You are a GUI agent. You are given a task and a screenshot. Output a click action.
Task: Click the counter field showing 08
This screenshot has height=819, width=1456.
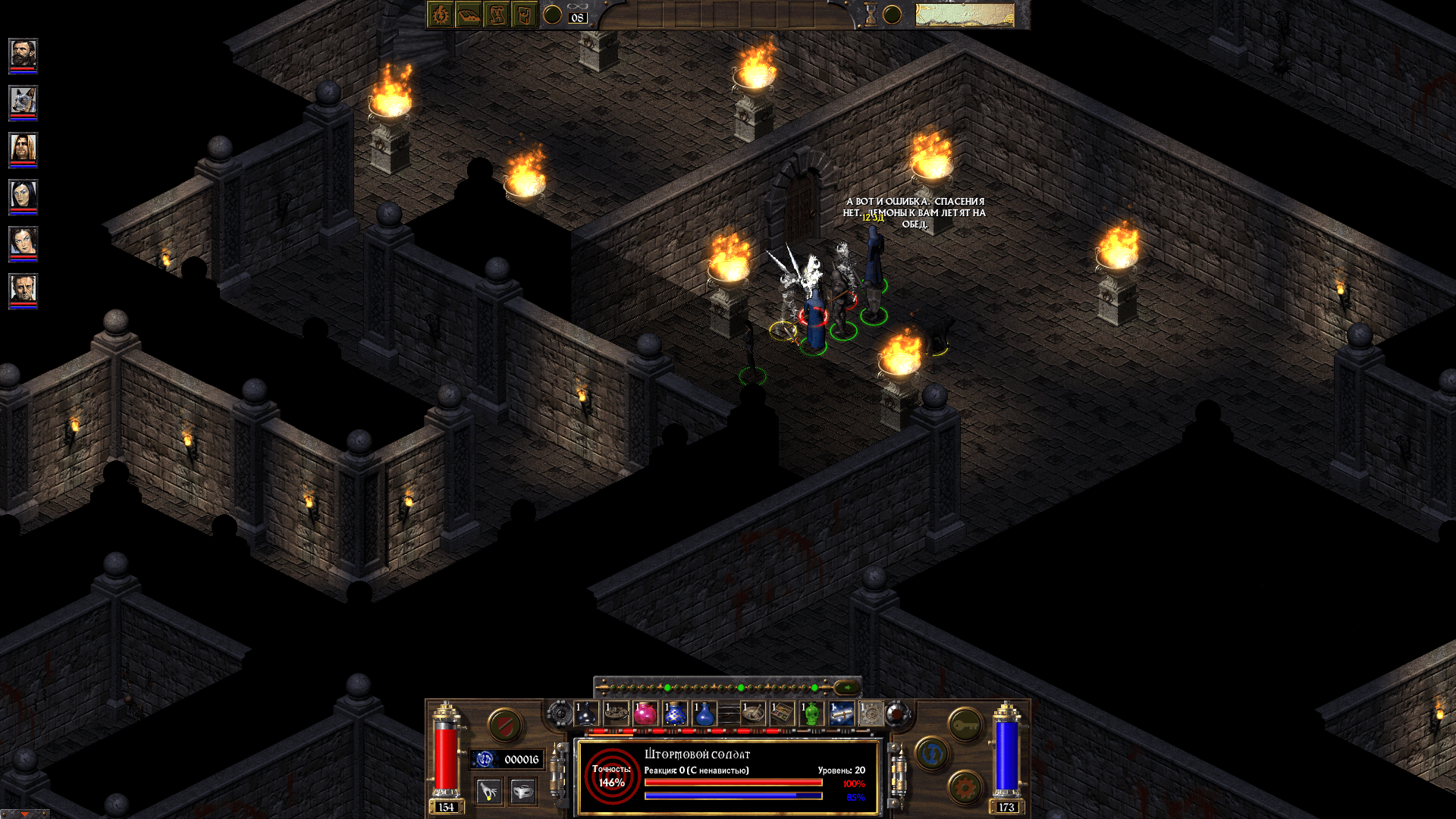[577, 17]
